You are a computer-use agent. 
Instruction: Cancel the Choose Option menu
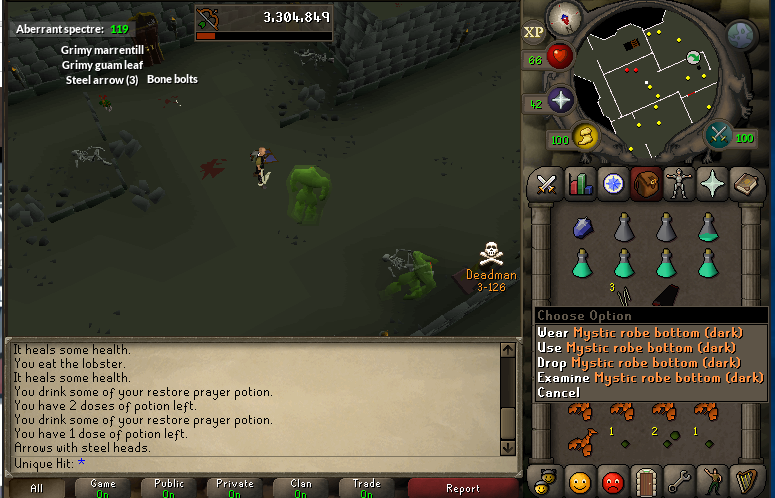(558, 392)
